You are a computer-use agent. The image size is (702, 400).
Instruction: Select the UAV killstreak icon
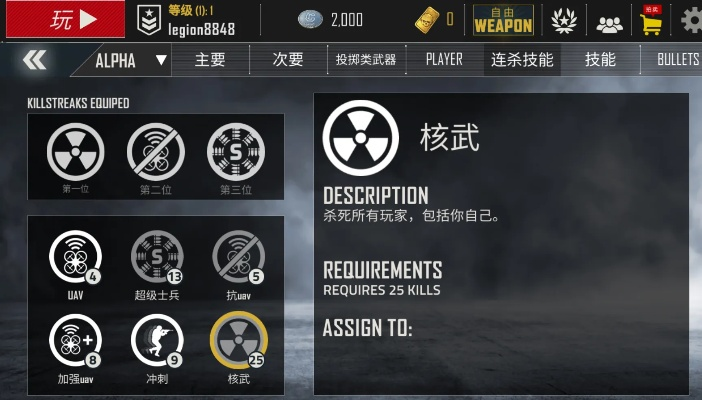(x=75, y=257)
